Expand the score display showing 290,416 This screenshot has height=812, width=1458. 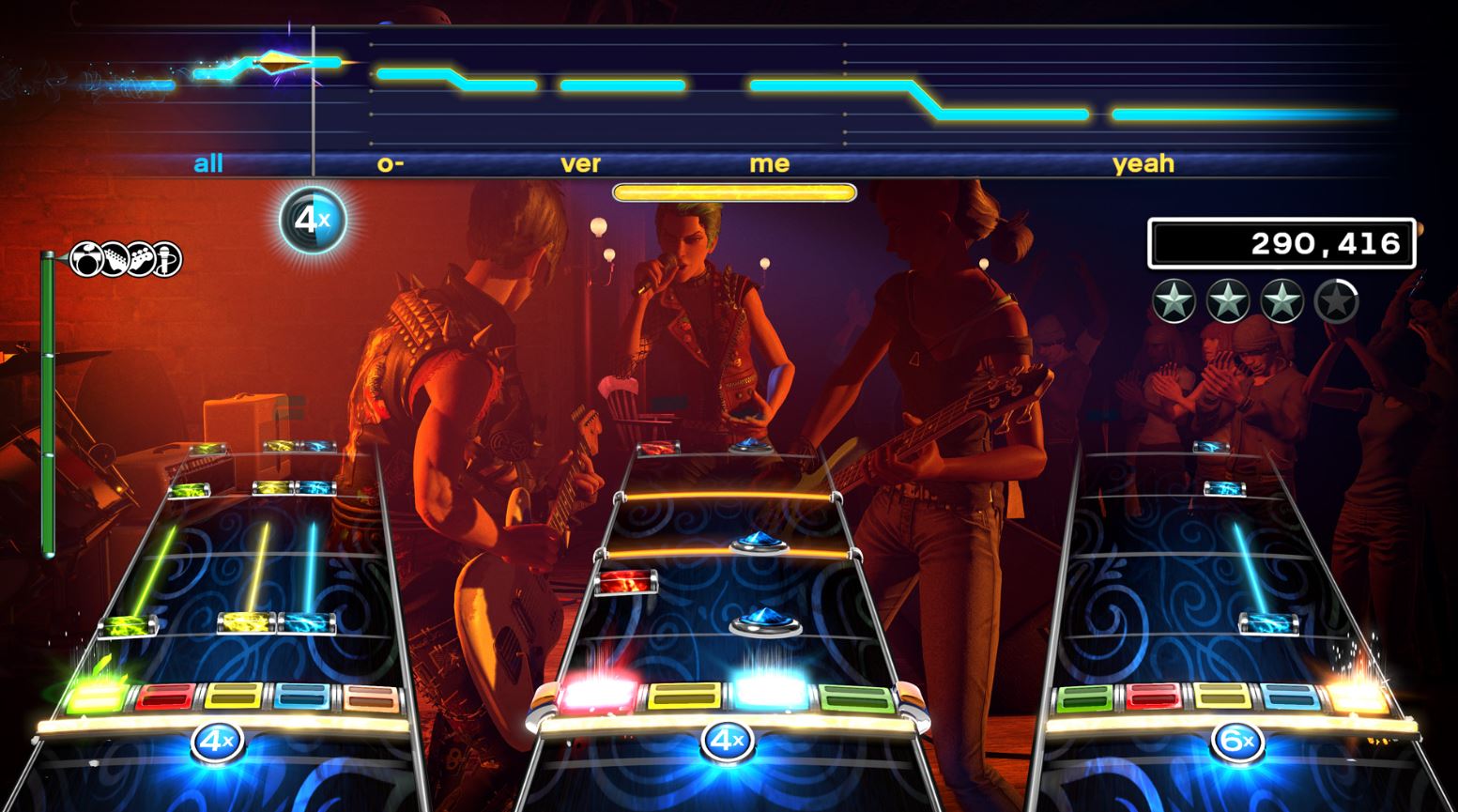click(x=1282, y=241)
